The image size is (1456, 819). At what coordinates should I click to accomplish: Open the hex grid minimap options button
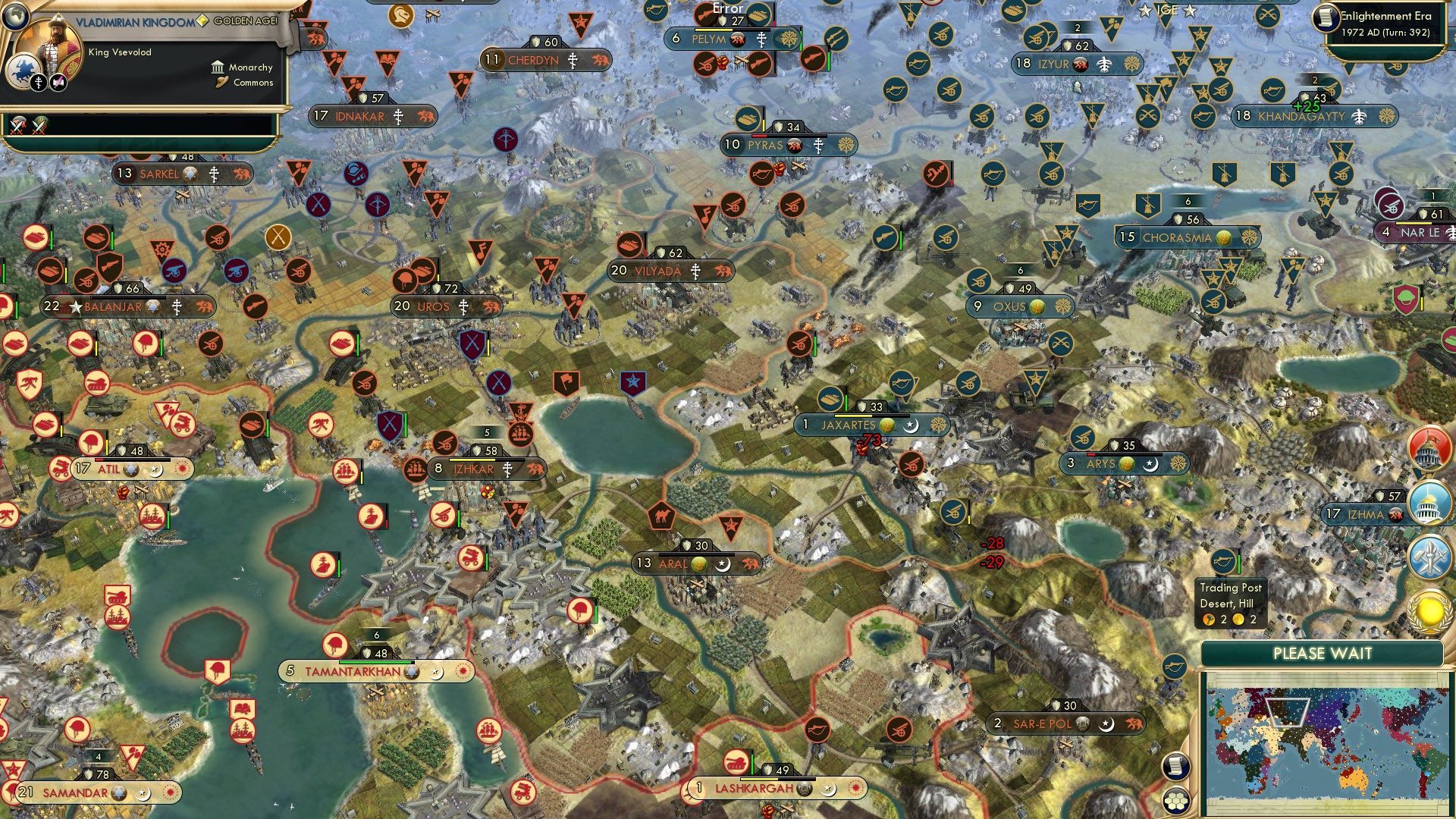point(1176,802)
